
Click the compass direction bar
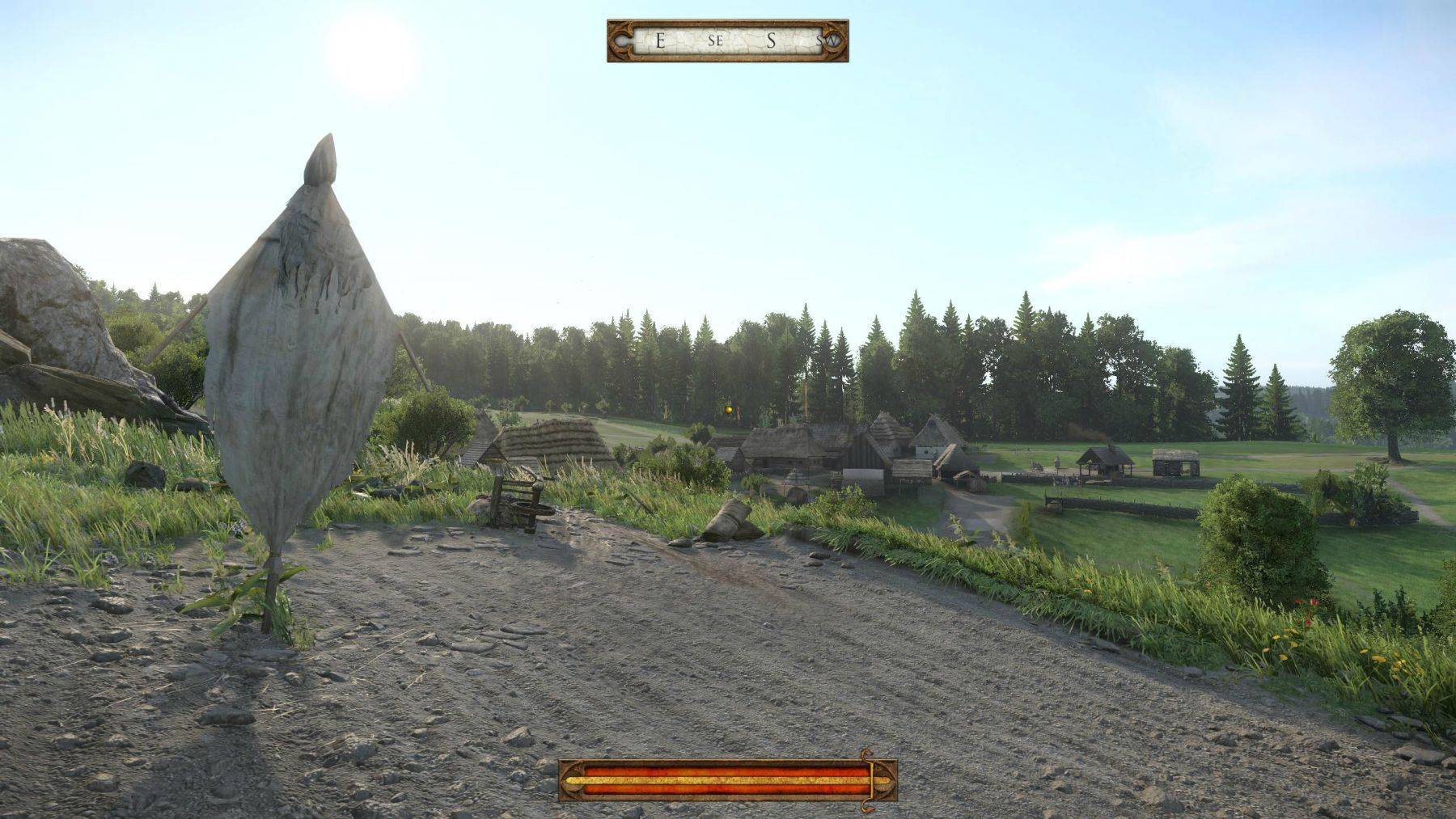[x=727, y=40]
